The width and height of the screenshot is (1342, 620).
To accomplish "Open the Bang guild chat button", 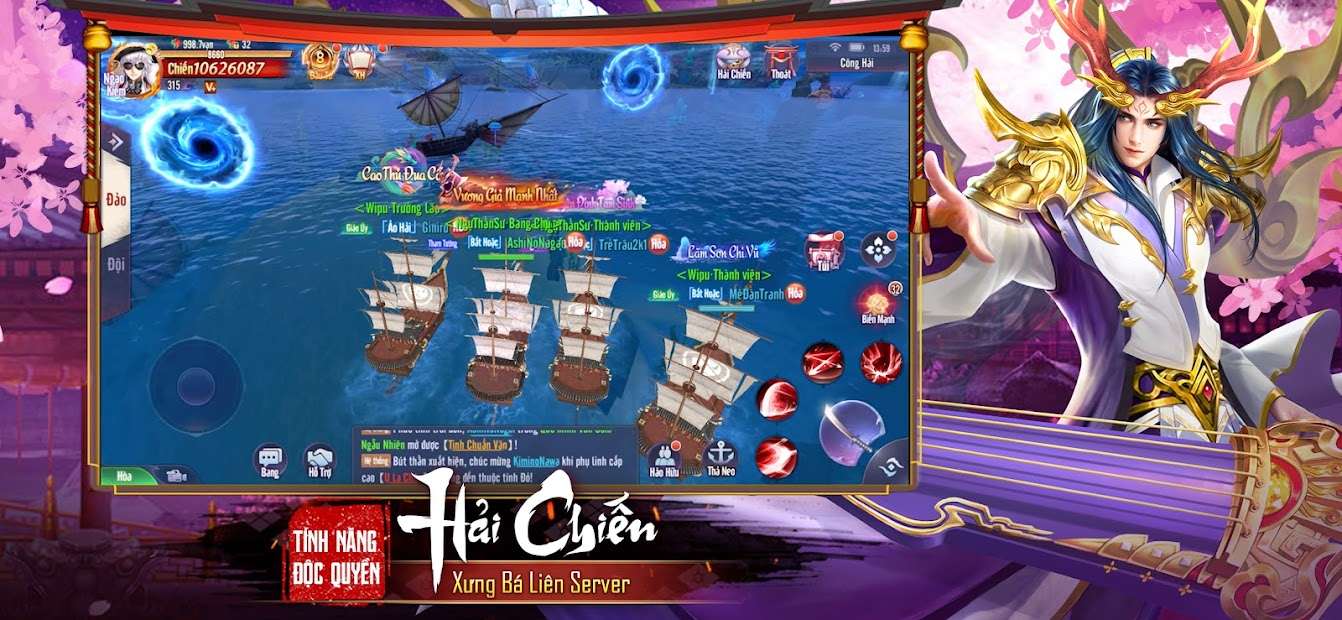I will [270, 462].
